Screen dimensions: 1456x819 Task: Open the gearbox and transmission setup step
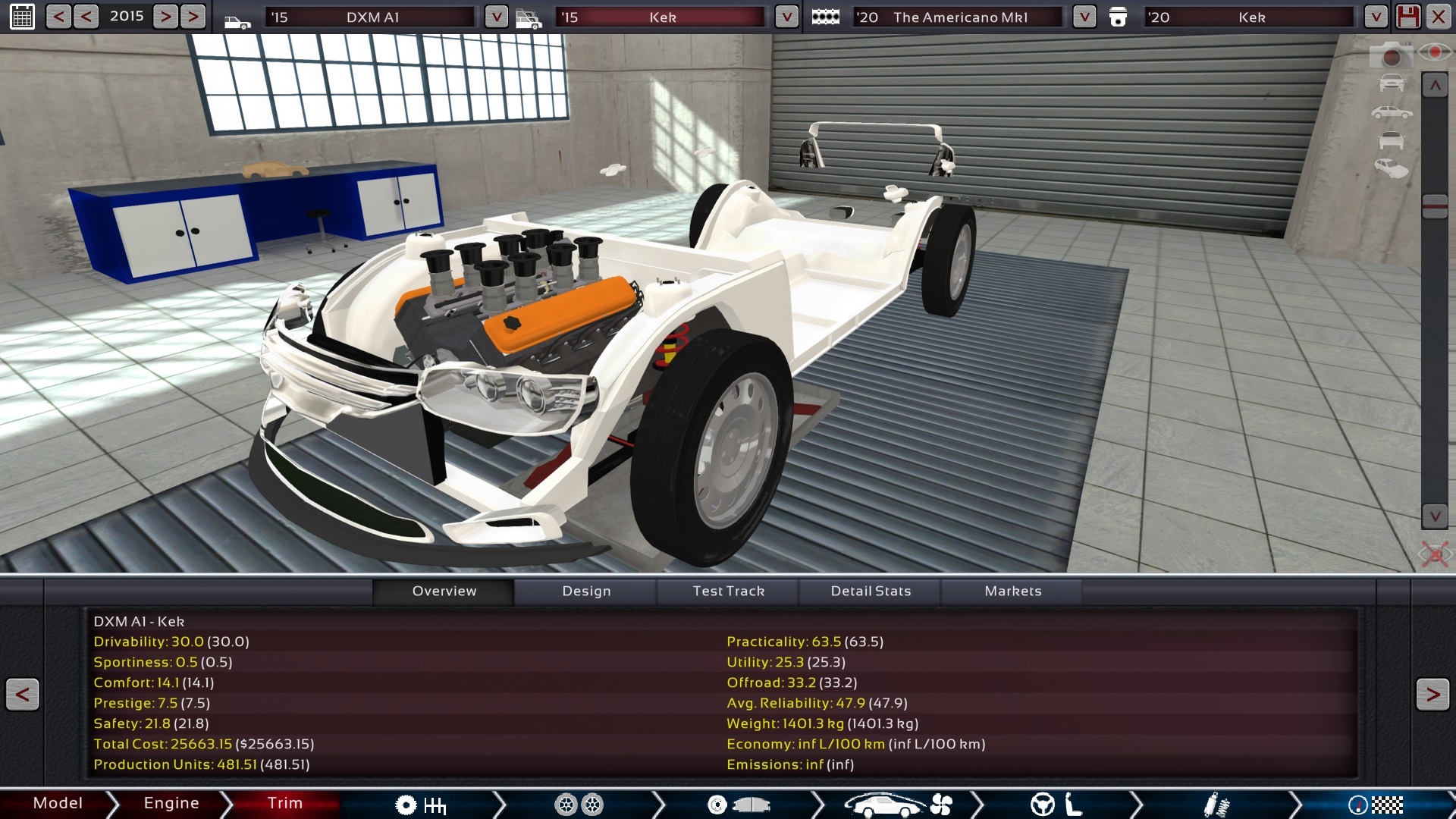(x=421, y=805)
